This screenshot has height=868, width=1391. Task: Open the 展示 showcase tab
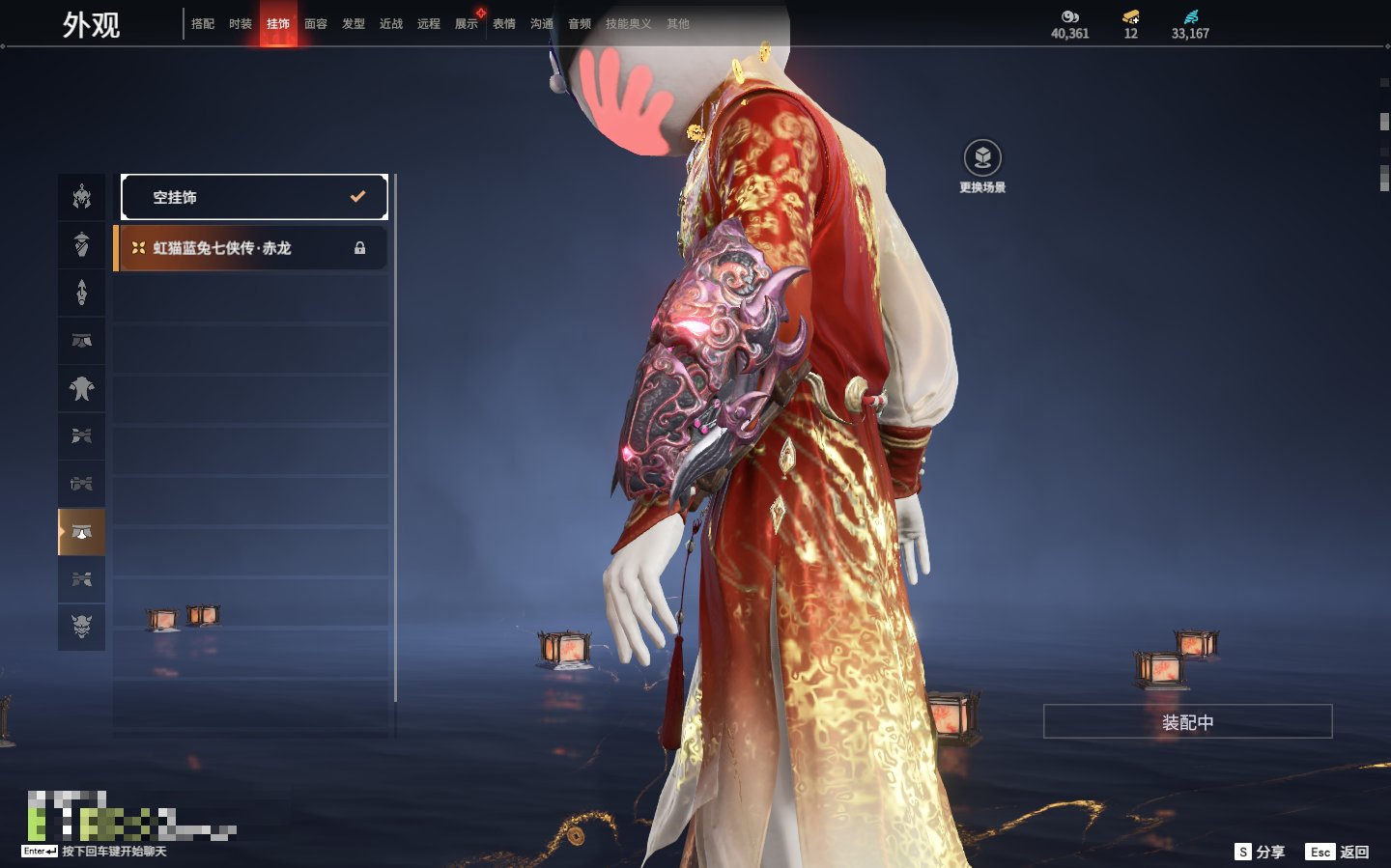click(467, 24)
